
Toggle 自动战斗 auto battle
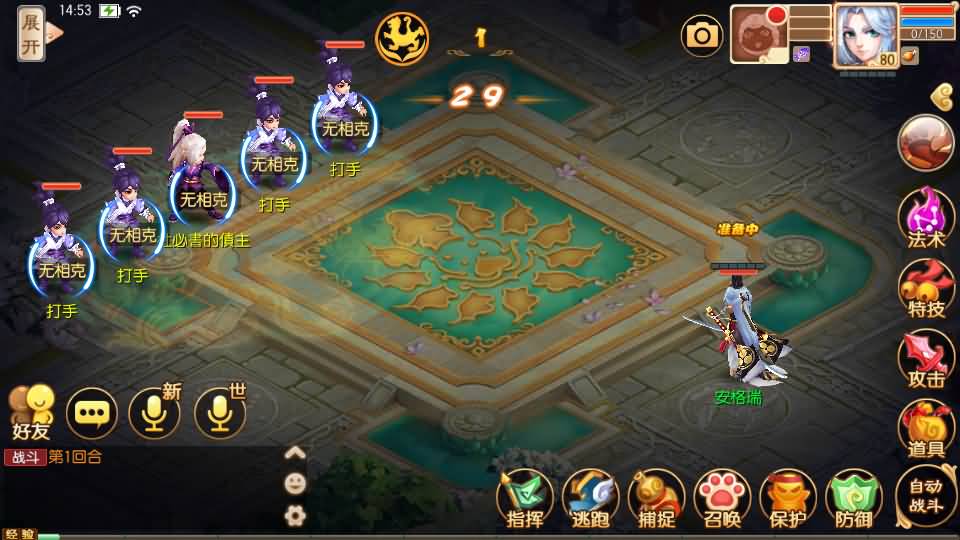tap(926, 496)
